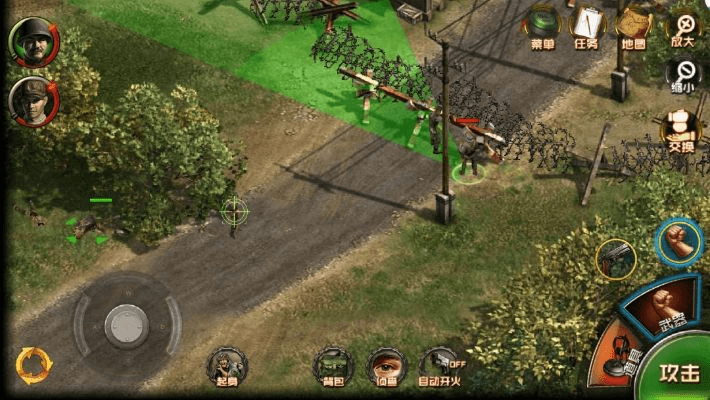Select the second squad member portrait

click(32, 100)
